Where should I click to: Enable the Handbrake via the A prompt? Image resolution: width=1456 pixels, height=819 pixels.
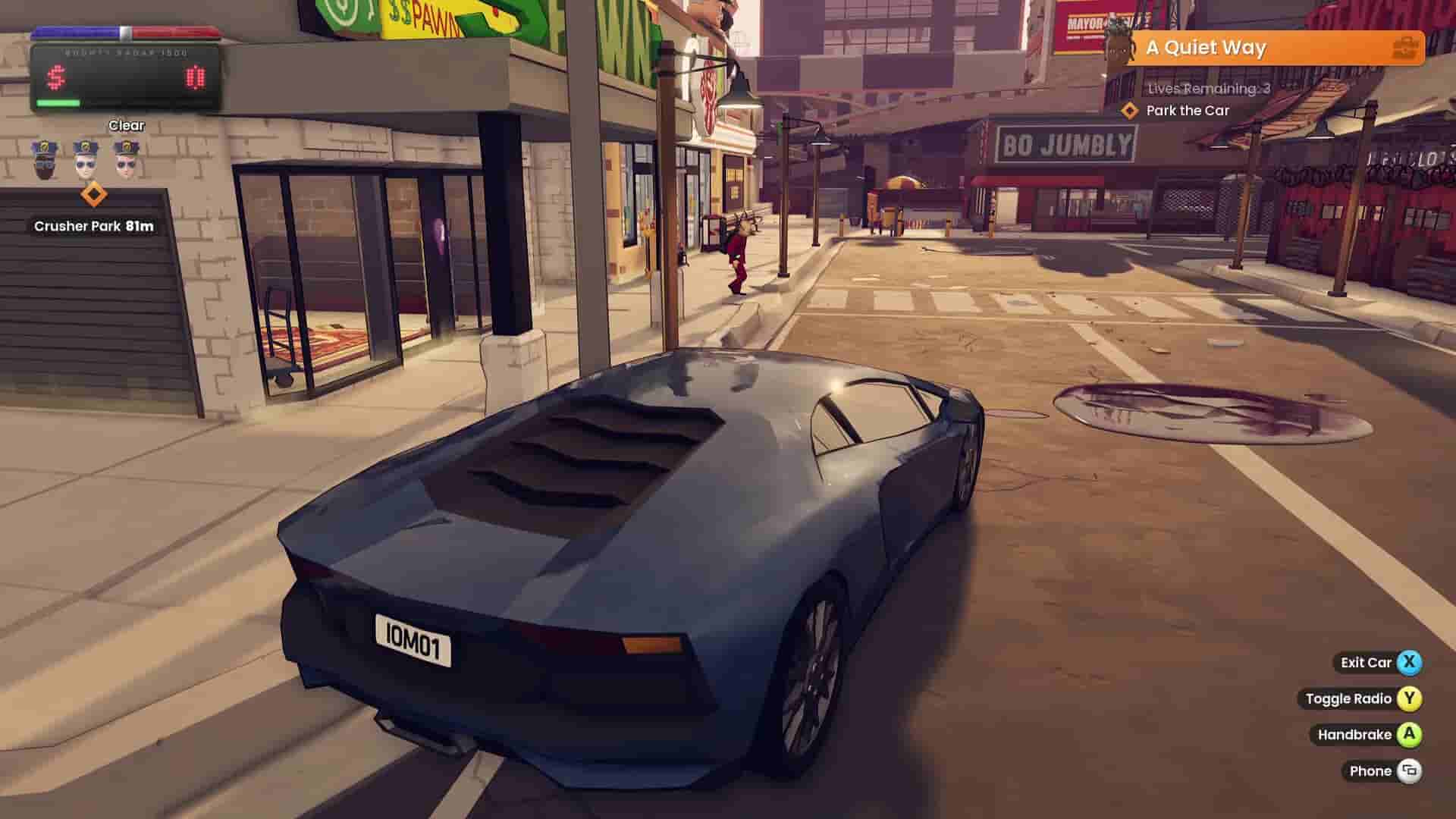point(1409,734)
